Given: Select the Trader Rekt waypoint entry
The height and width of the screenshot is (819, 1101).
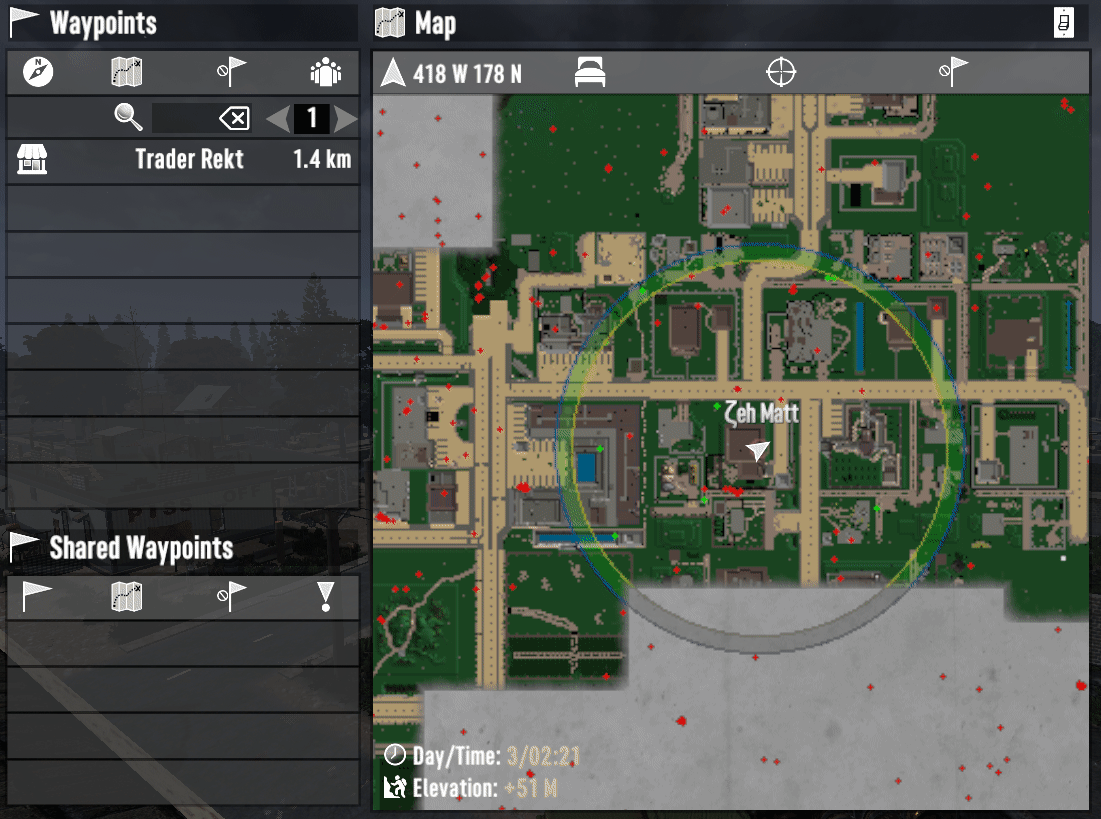Looking at the screenshot, I should pos(183,160).
